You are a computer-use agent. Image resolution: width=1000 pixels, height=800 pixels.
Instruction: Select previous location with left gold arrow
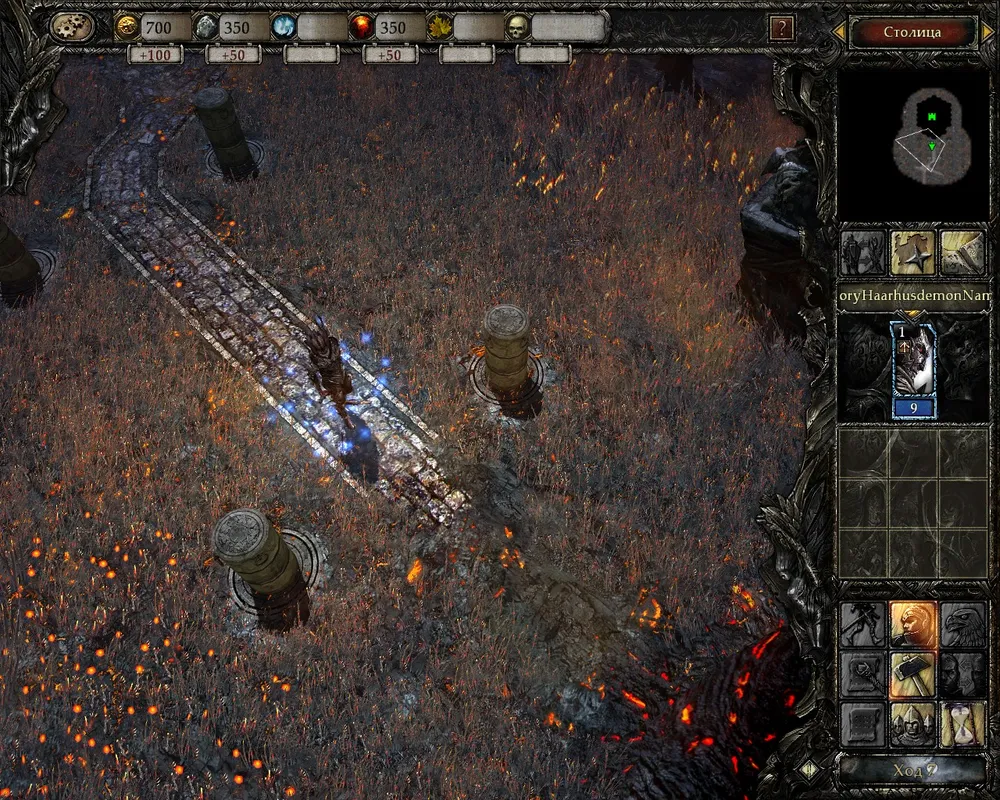[x=841, y=33]
